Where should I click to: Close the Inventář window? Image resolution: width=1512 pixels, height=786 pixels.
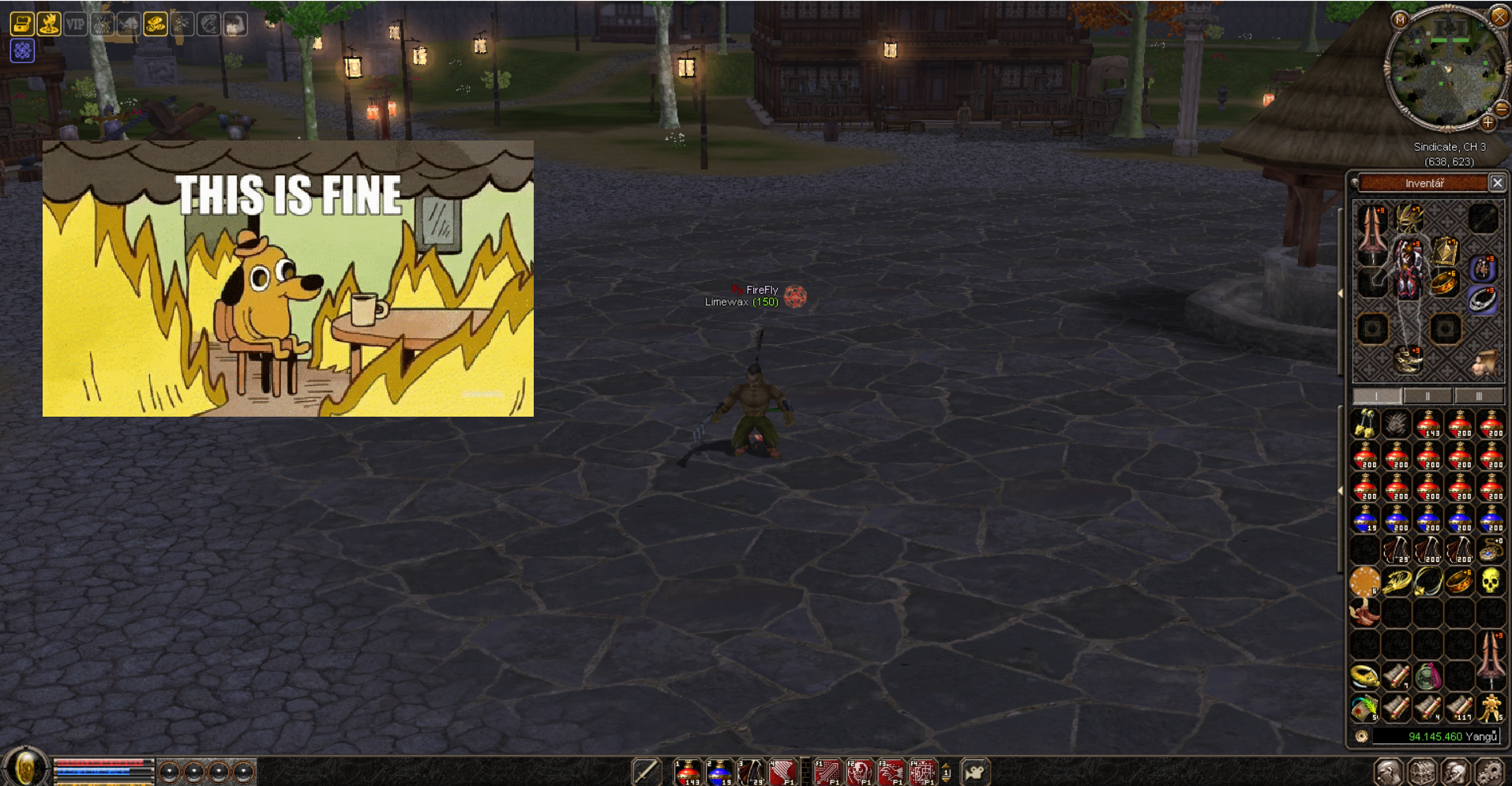(x=1497, y=183)
